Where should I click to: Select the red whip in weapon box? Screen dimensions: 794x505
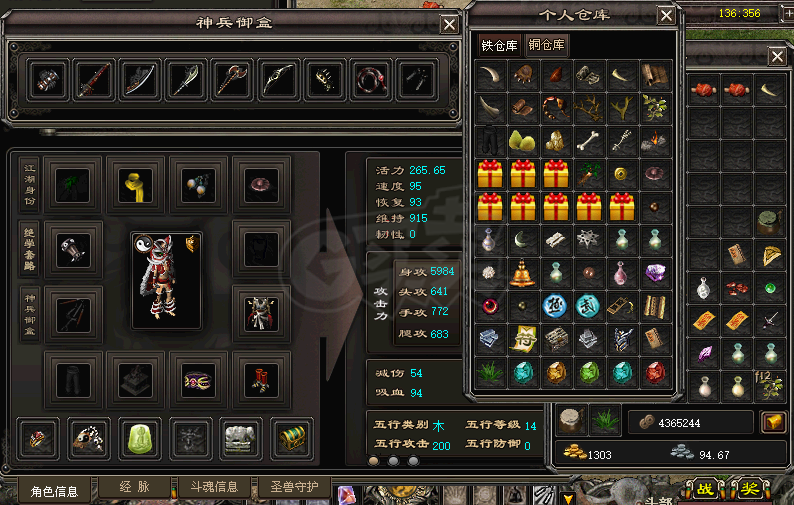click(x=369, y=79)
